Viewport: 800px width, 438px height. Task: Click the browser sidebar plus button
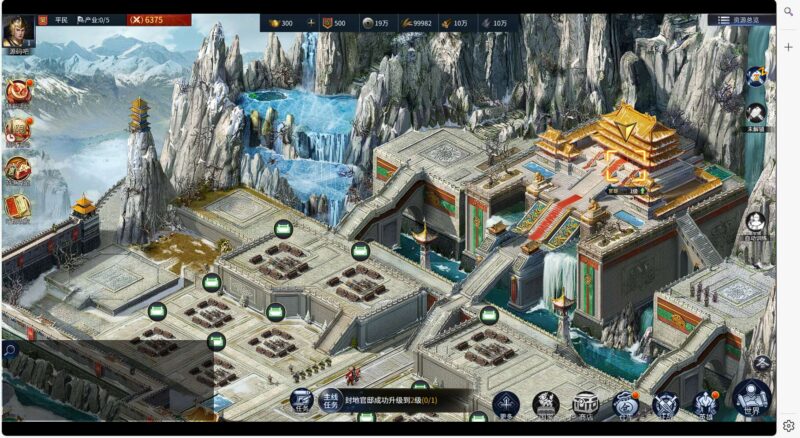click(788, 47)
